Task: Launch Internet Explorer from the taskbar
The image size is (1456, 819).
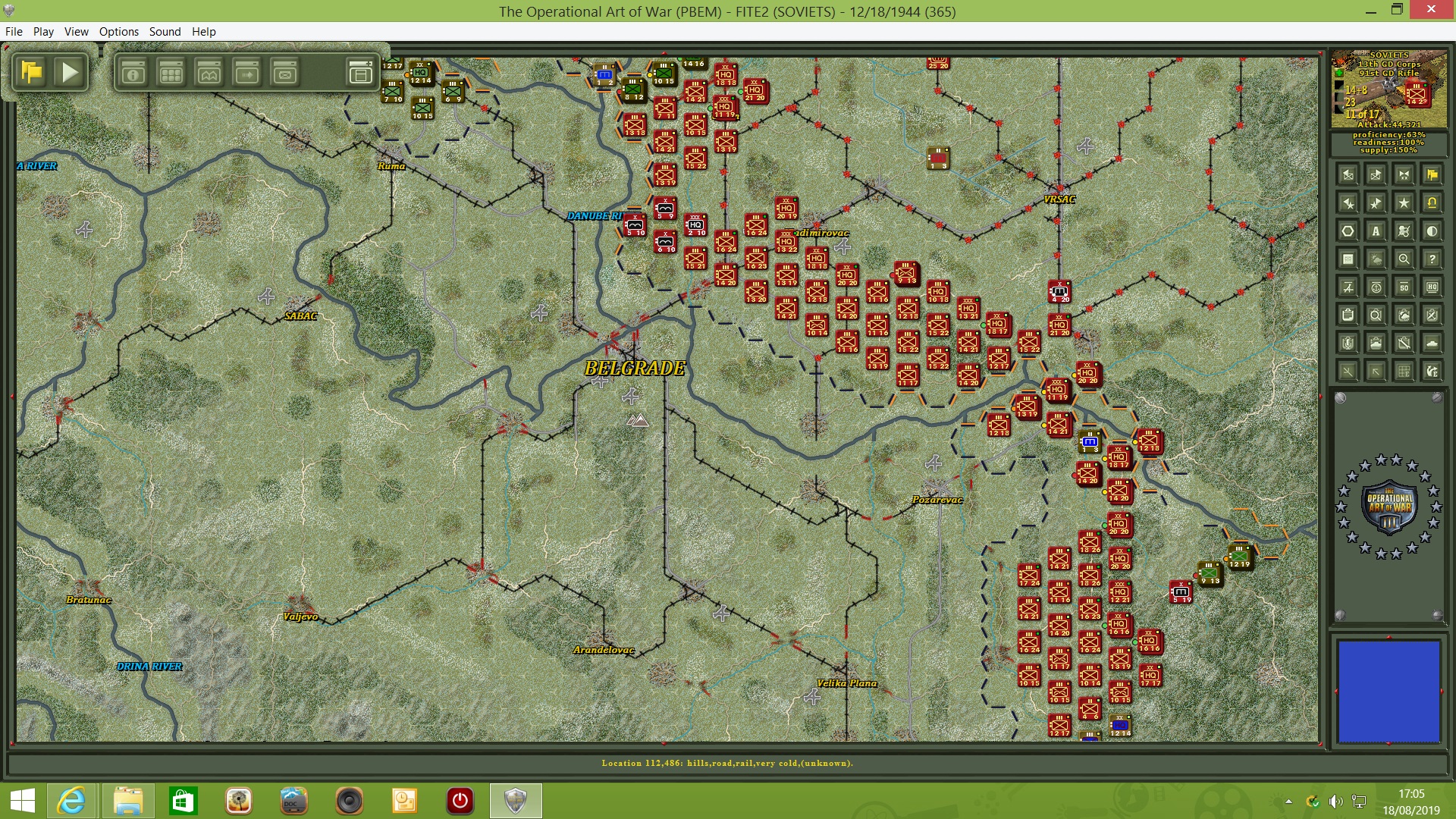Action: (x=72, y=801)
